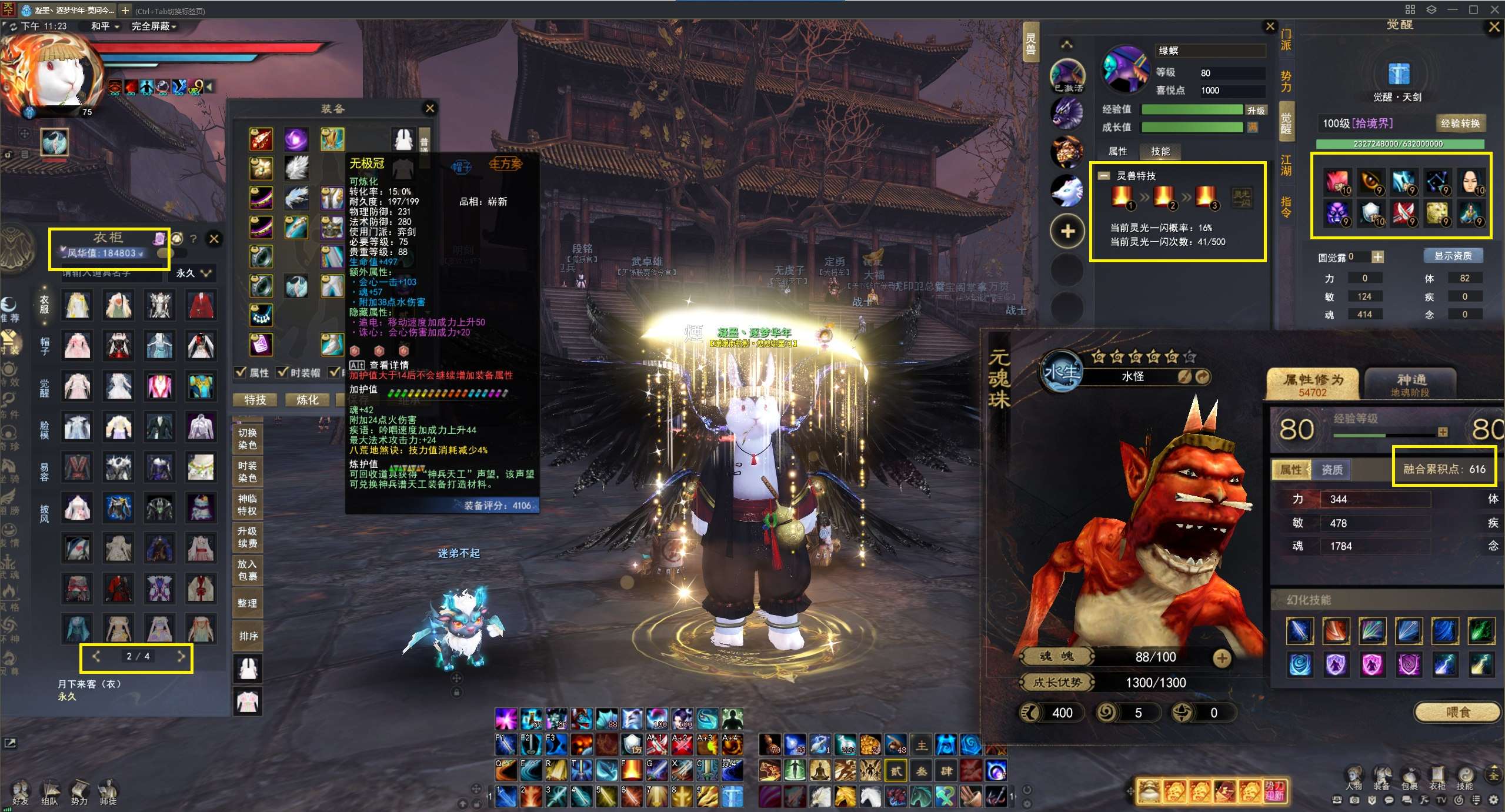Image resolution: width=1505 pixels, height=812 pixels.
Task: Open the 资质 tab of 元魂珠
Action: 1332,469
